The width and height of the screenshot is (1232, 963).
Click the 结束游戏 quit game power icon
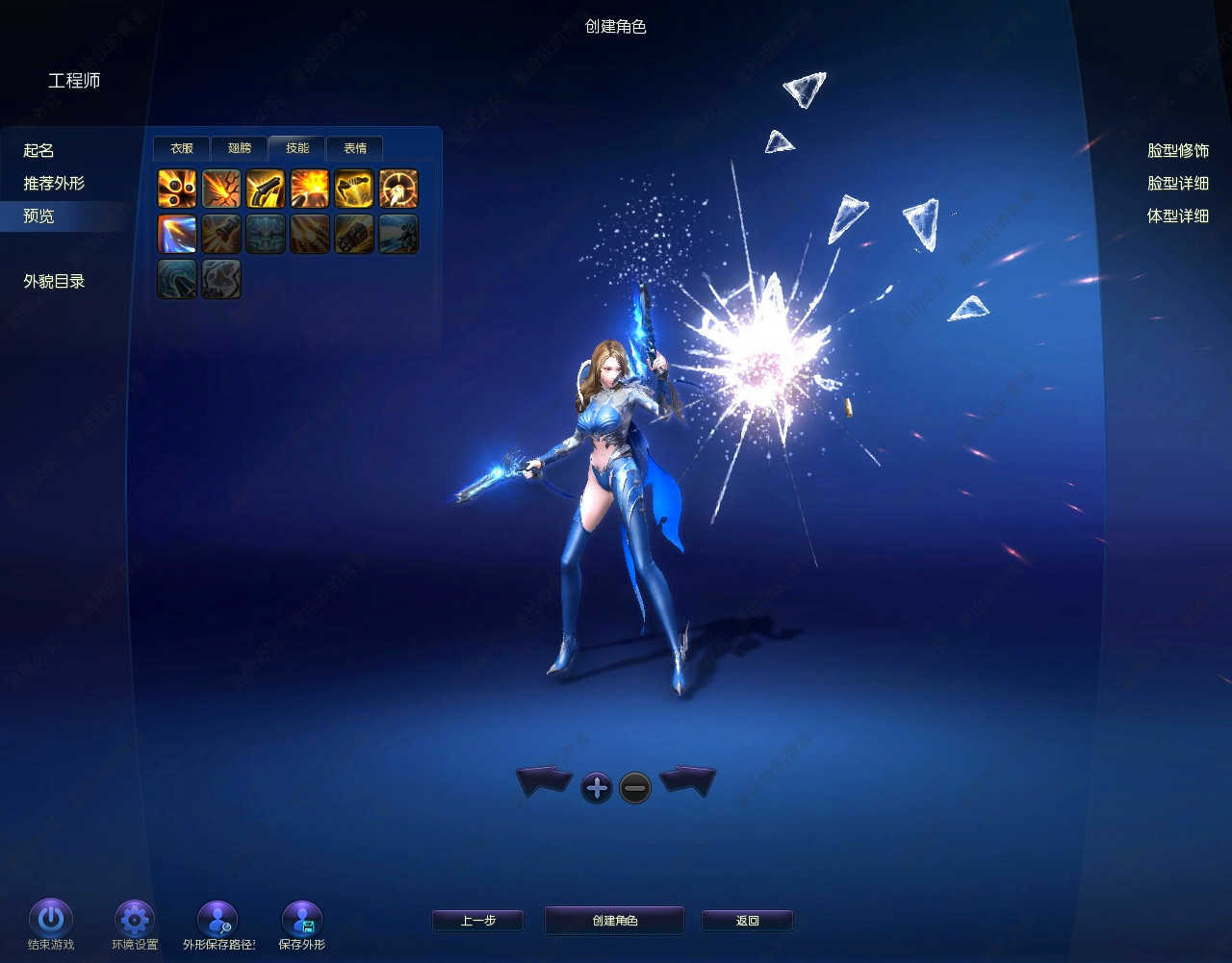(x=51, y=920)
